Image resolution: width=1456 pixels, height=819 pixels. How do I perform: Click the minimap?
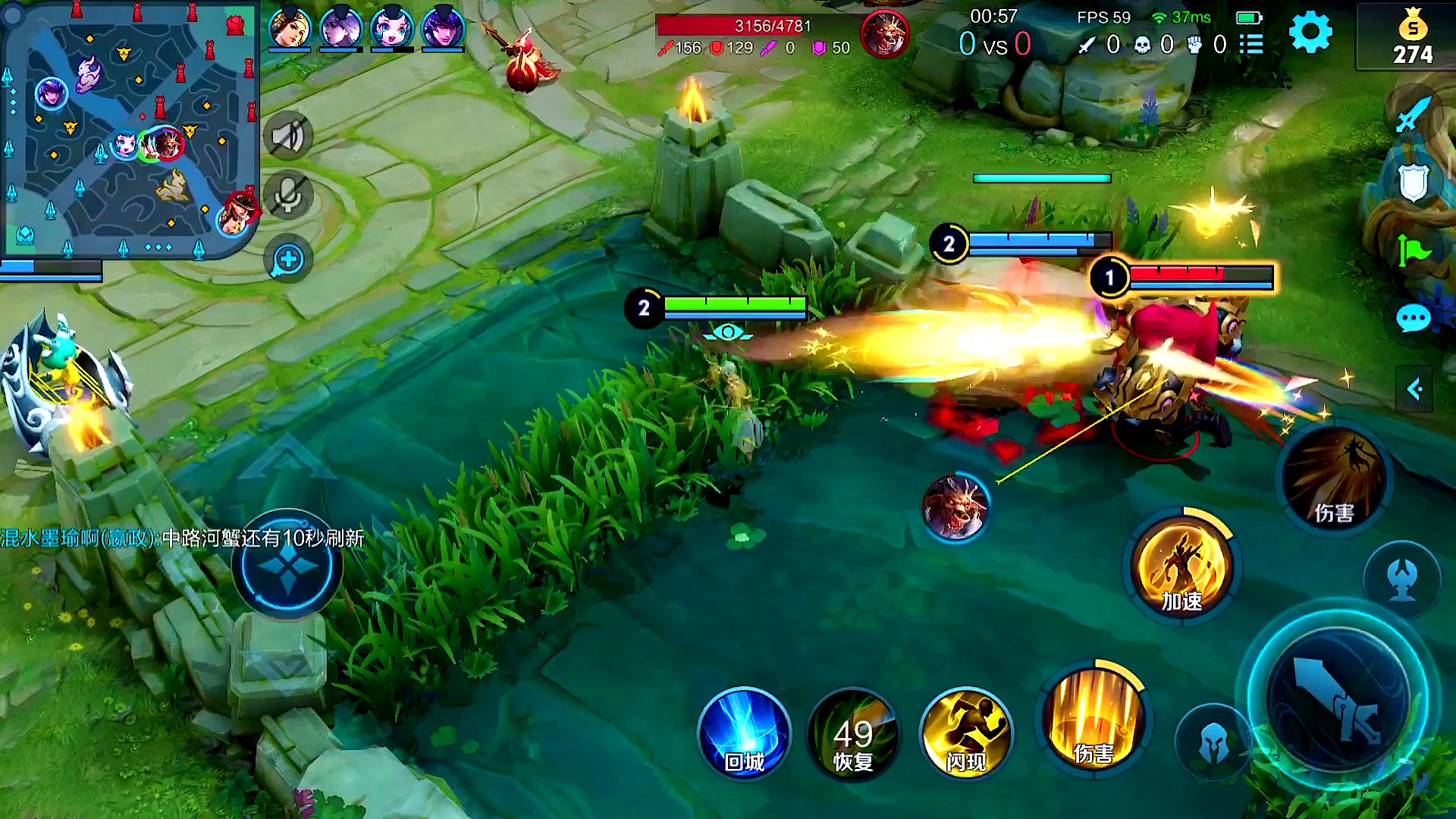(129, 130)
